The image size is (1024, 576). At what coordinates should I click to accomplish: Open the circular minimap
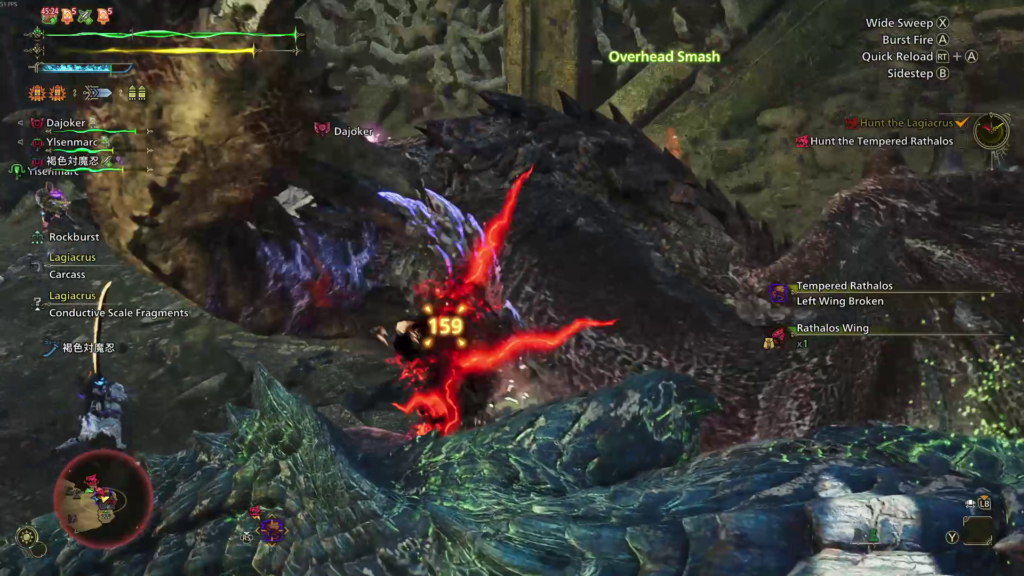104,498
